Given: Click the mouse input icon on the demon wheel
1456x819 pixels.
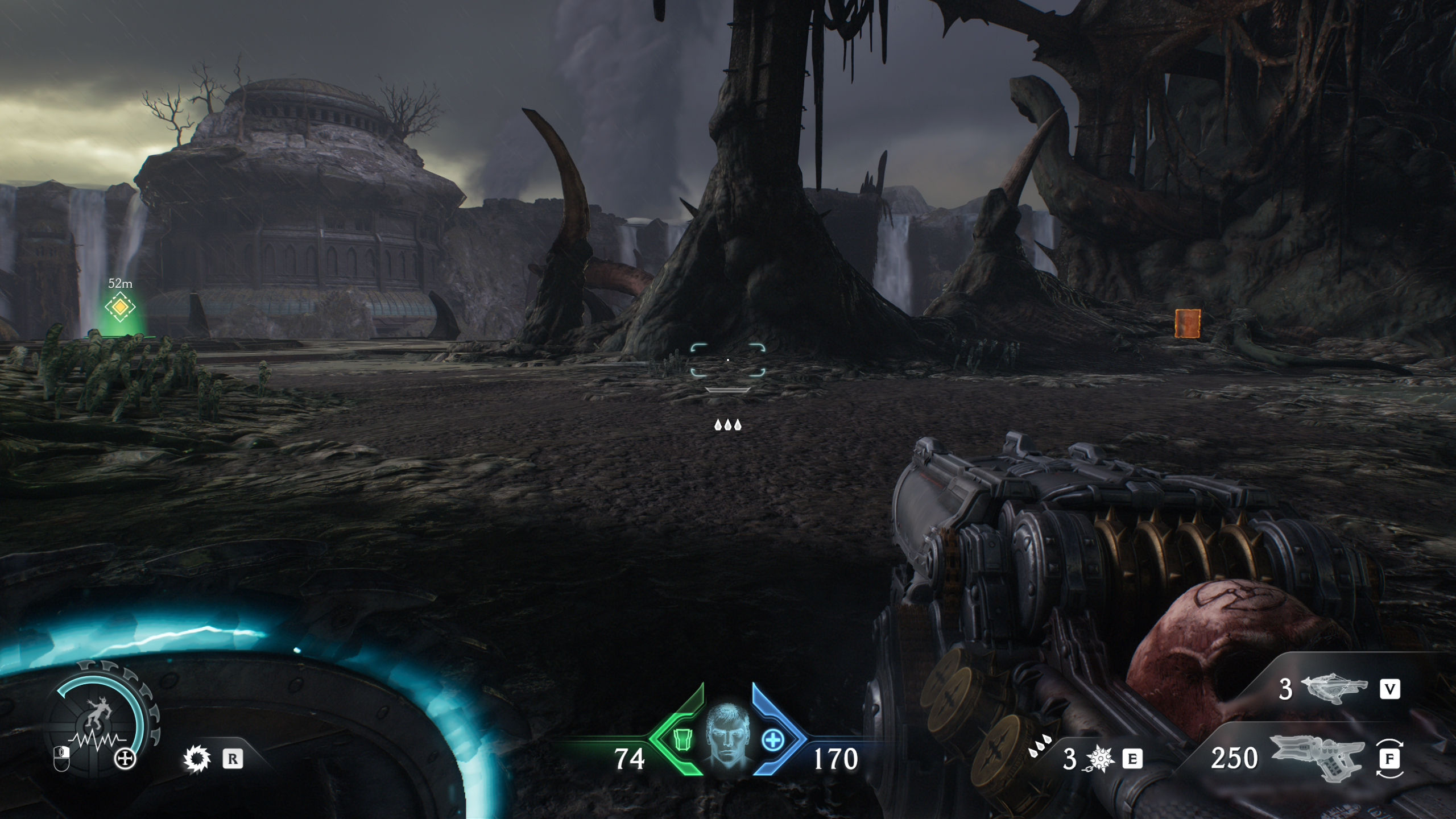Looking at the screenshot, I should (61, 757).
